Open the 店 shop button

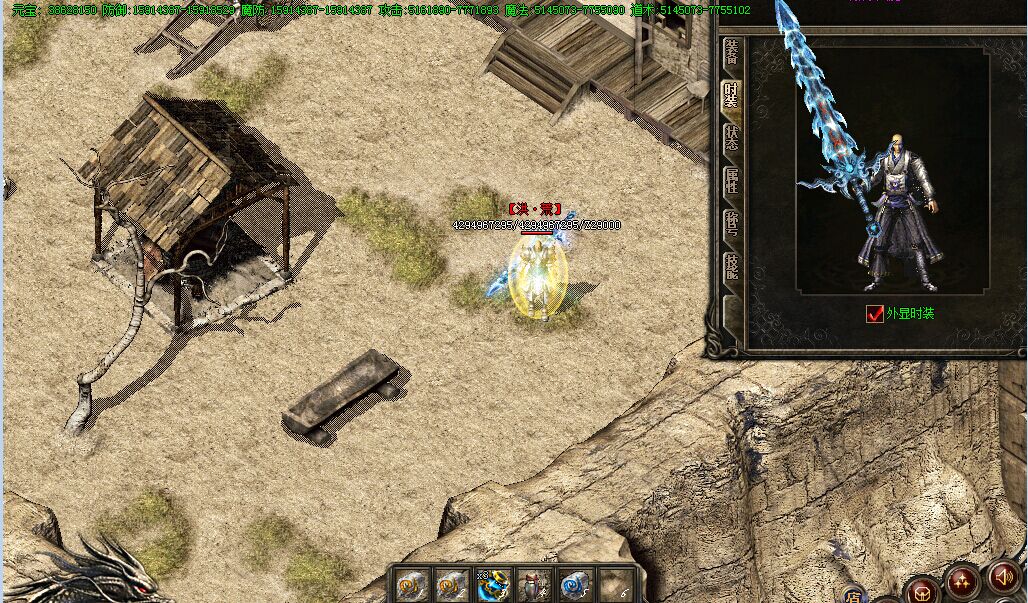(x=852, y=594)
